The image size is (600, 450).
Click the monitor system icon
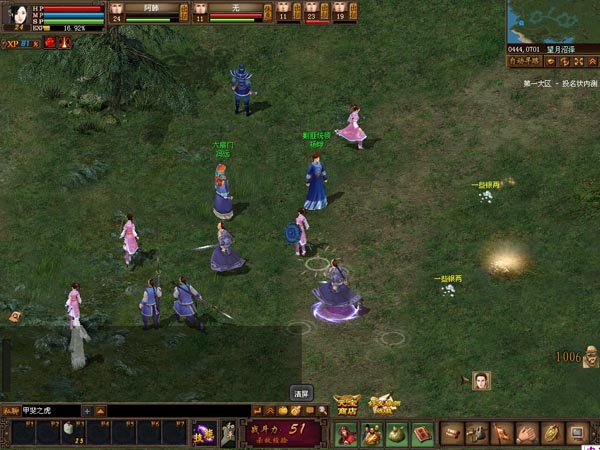(x=577, y=433)
